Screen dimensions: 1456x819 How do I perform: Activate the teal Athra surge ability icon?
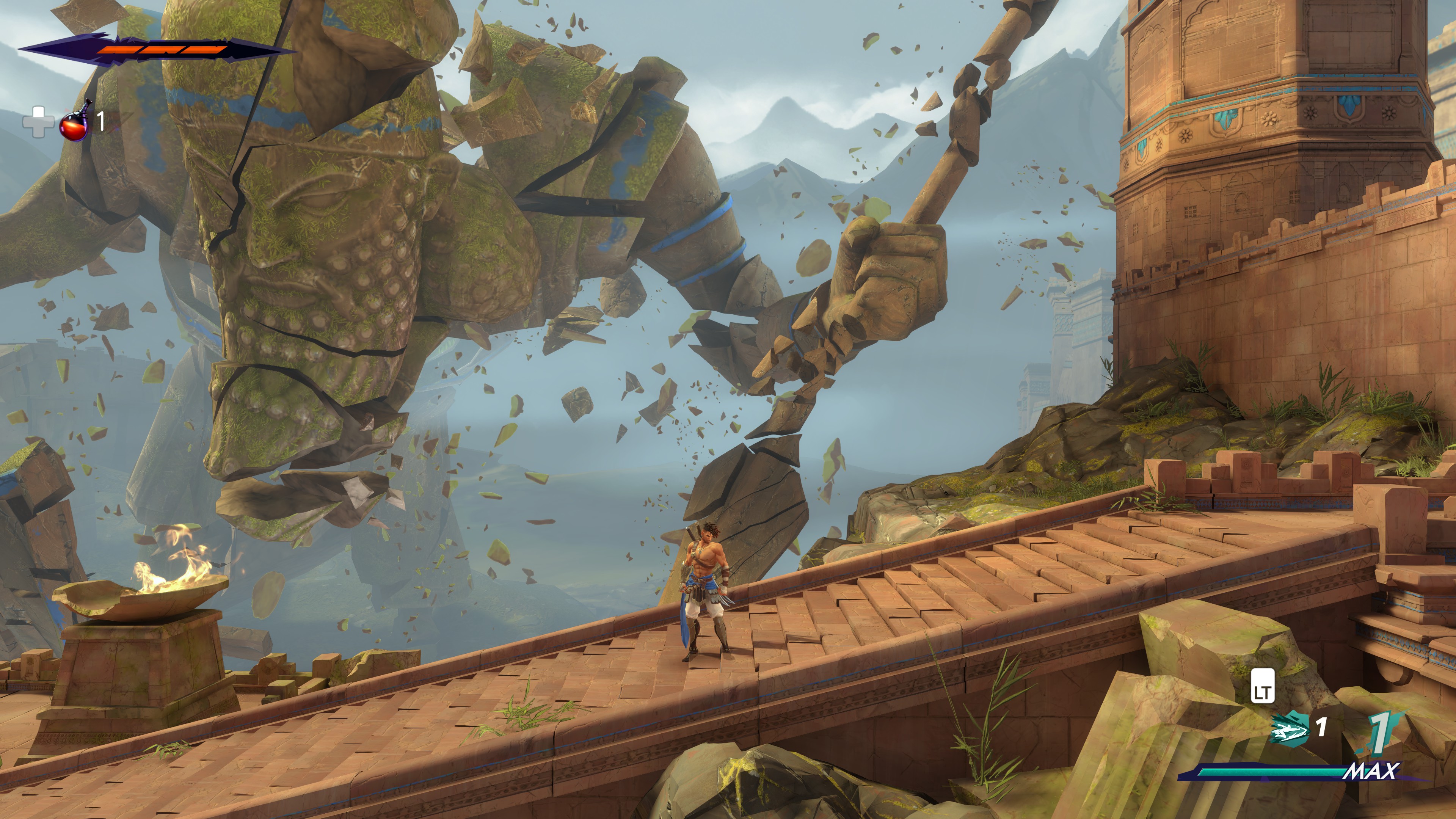coord(1290,730)
